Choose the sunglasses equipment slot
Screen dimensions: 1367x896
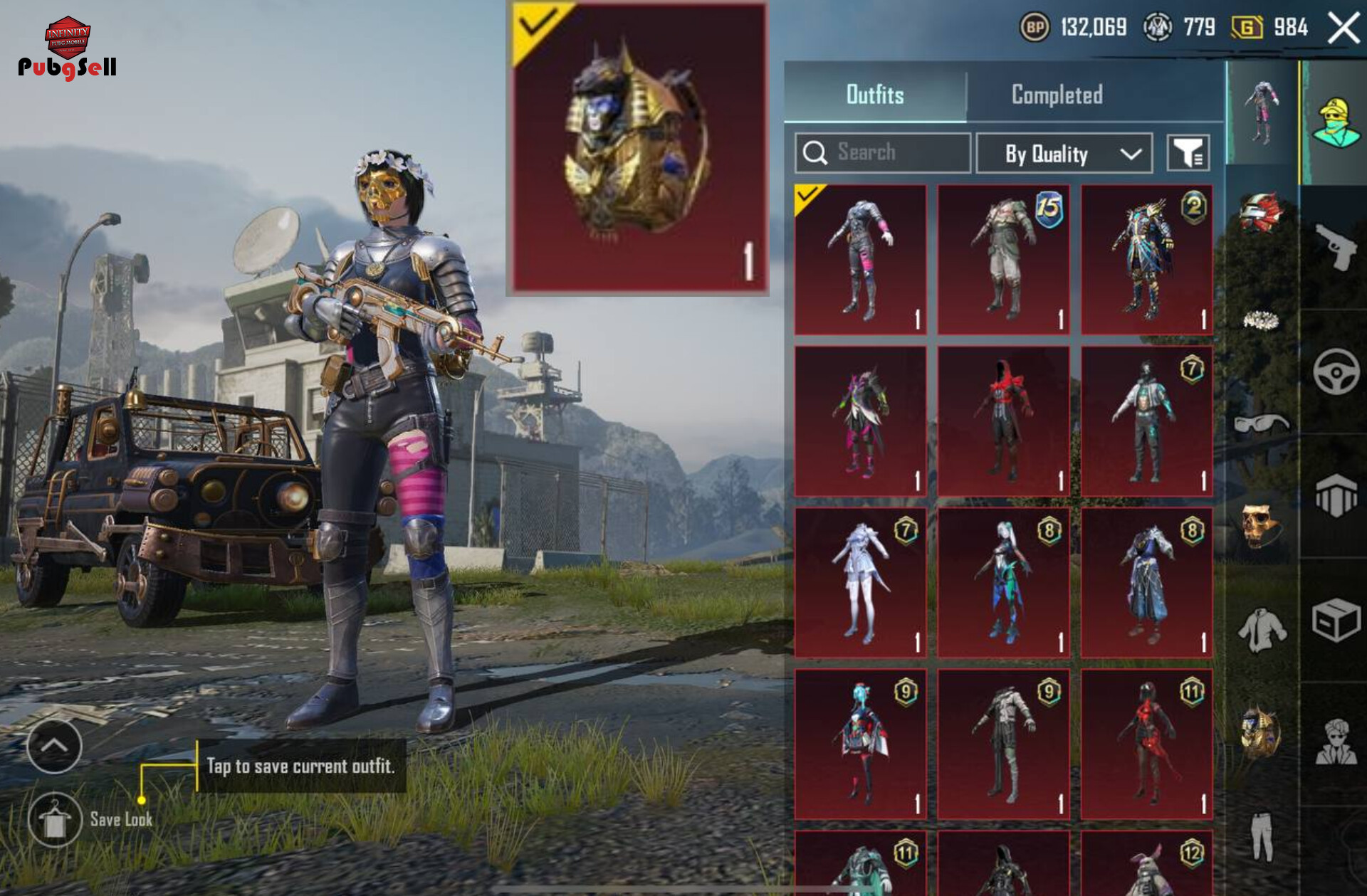1260,423
